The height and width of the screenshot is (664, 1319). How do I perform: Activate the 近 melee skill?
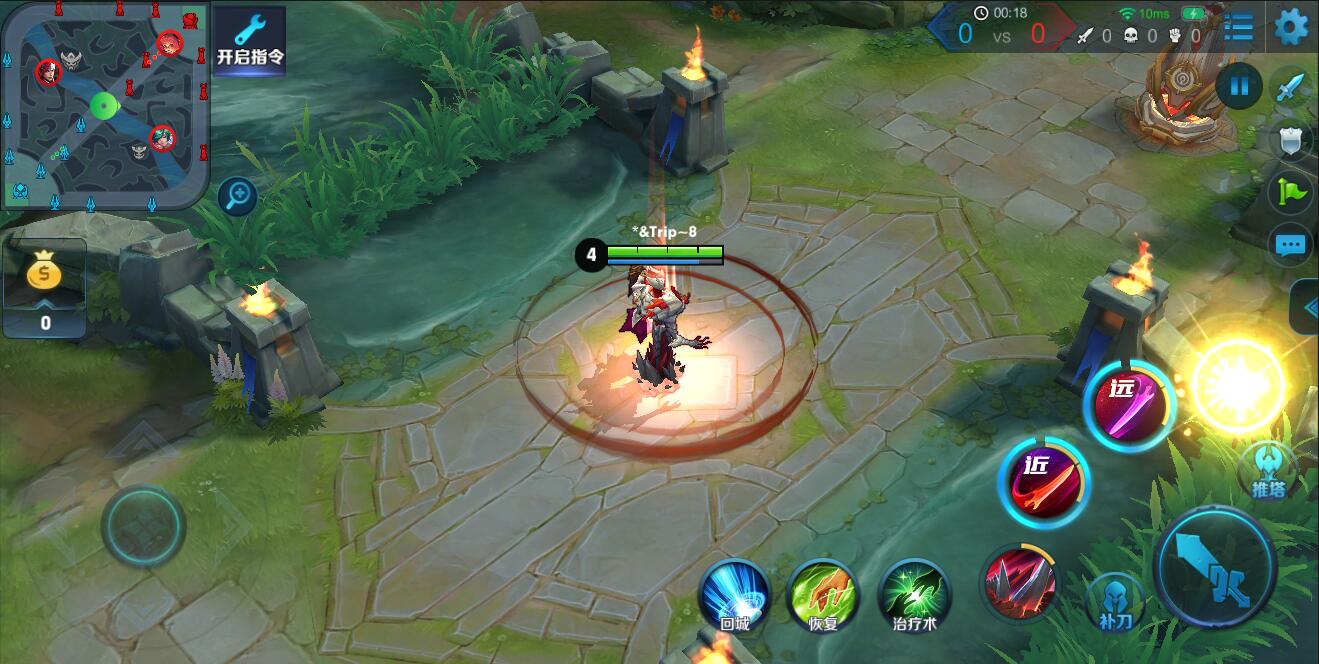tap(1044, 481)
